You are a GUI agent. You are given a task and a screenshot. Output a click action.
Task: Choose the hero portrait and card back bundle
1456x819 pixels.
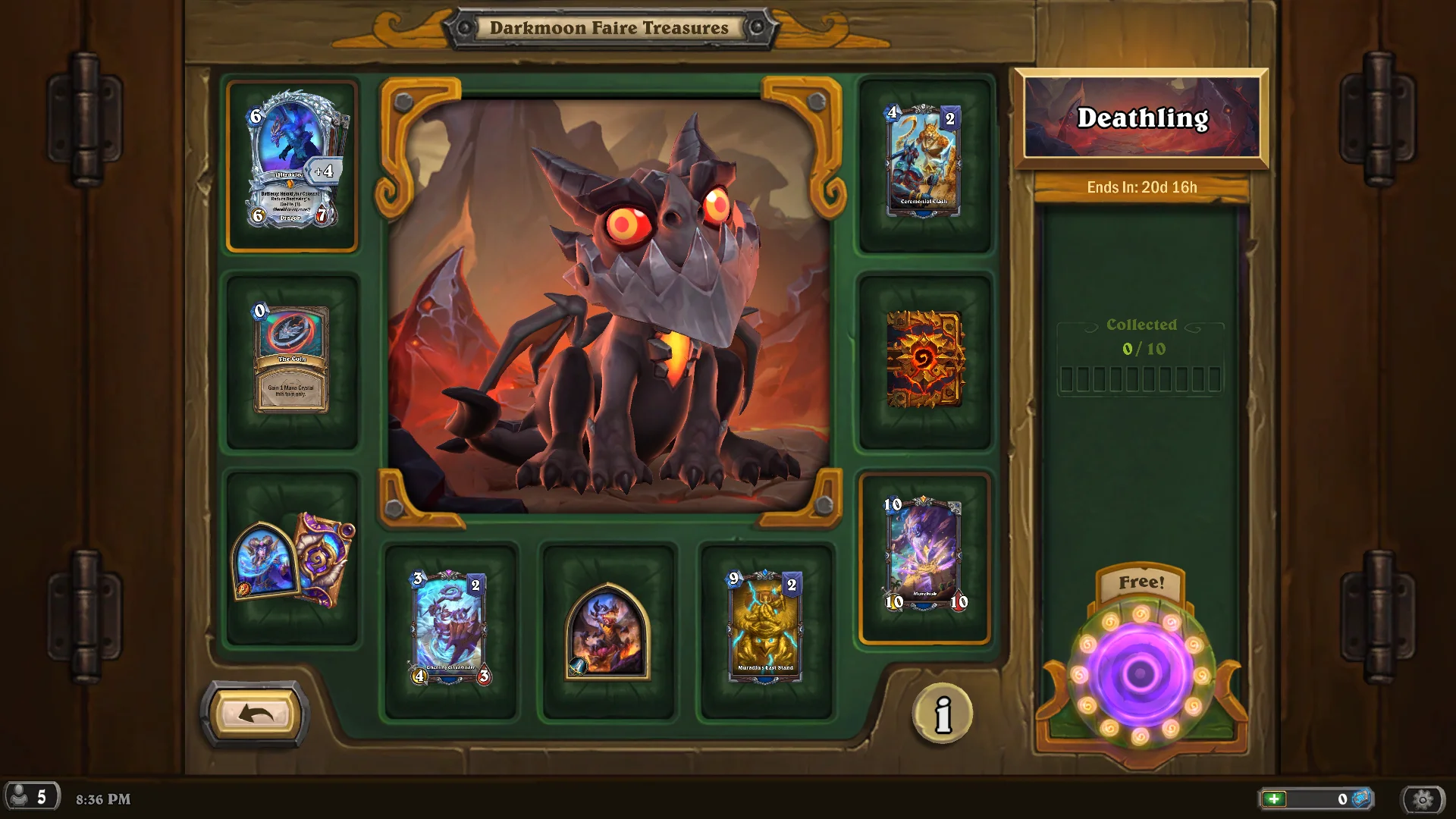[x=293, y=560]
